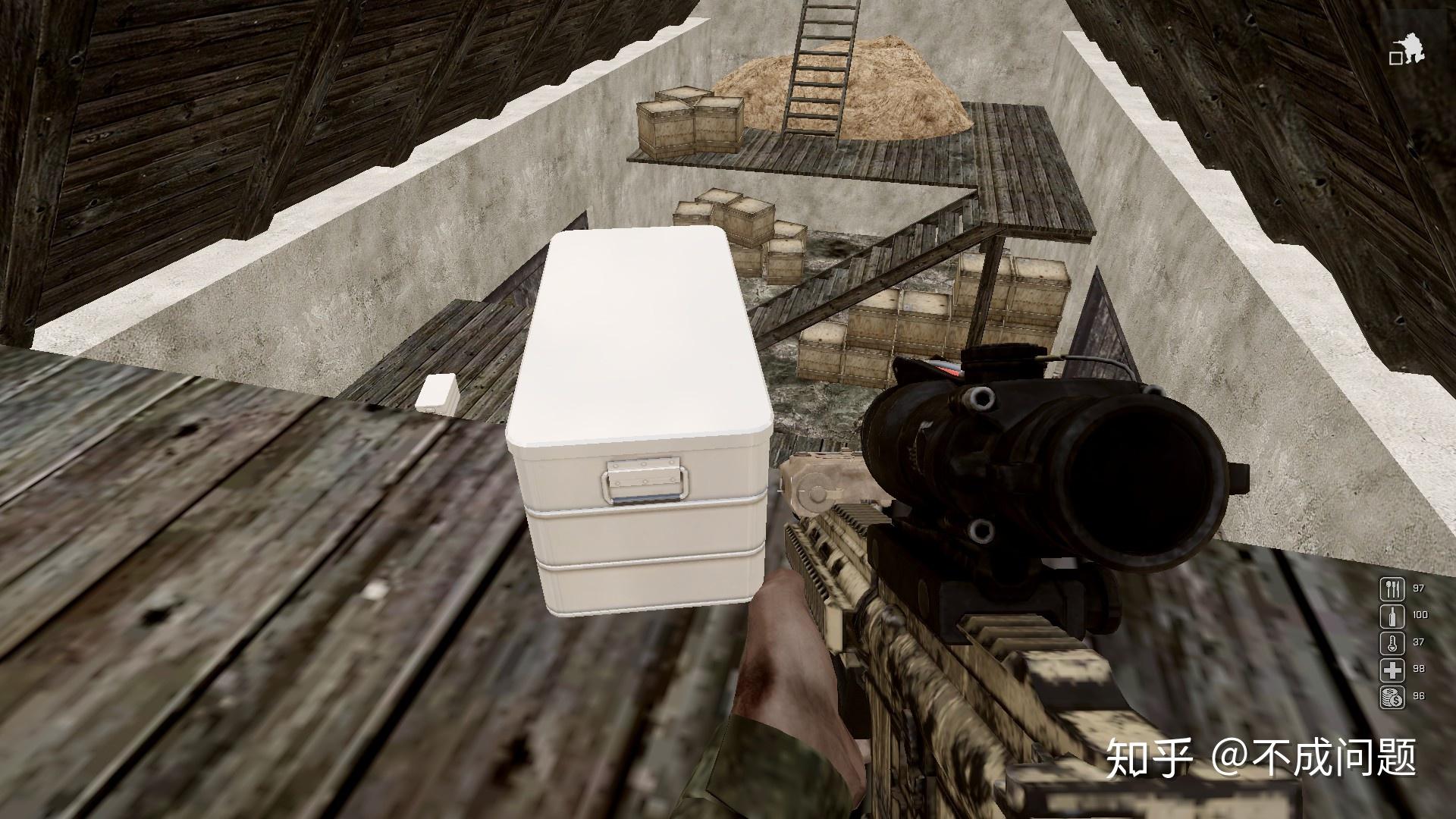Image resolution: width=1456 pixels, height=819 pixels.
Task: Click the thermometer temperature icon
Action: pyautogui.click(x=1392, y=643)
